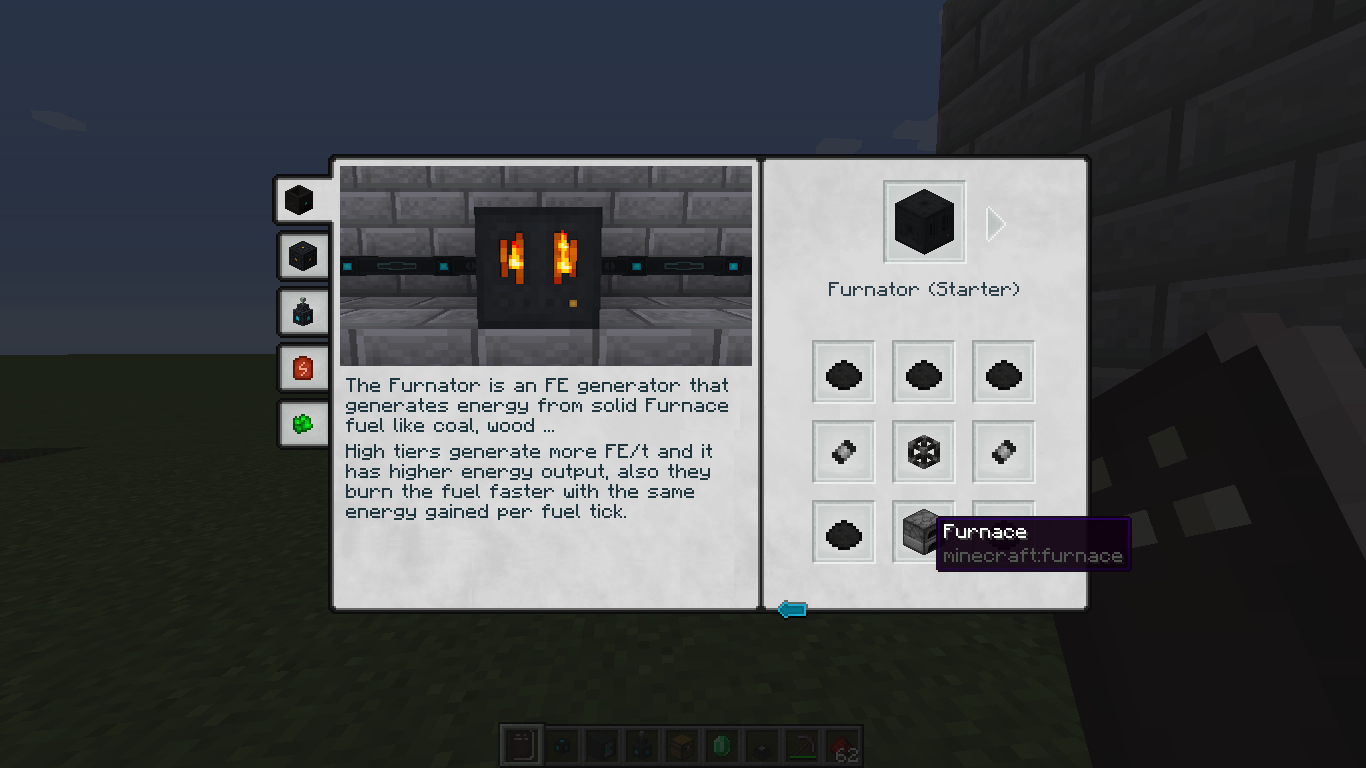Image resolution: width=1366 pixels, height=768 pixels.
Task: Go to the next Furnator recipe arrow
Action: 995,224
